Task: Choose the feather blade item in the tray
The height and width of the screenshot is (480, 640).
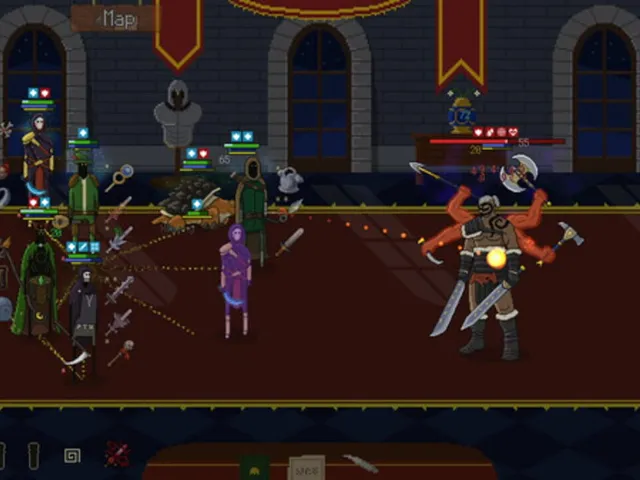Action: click(360, 463)
